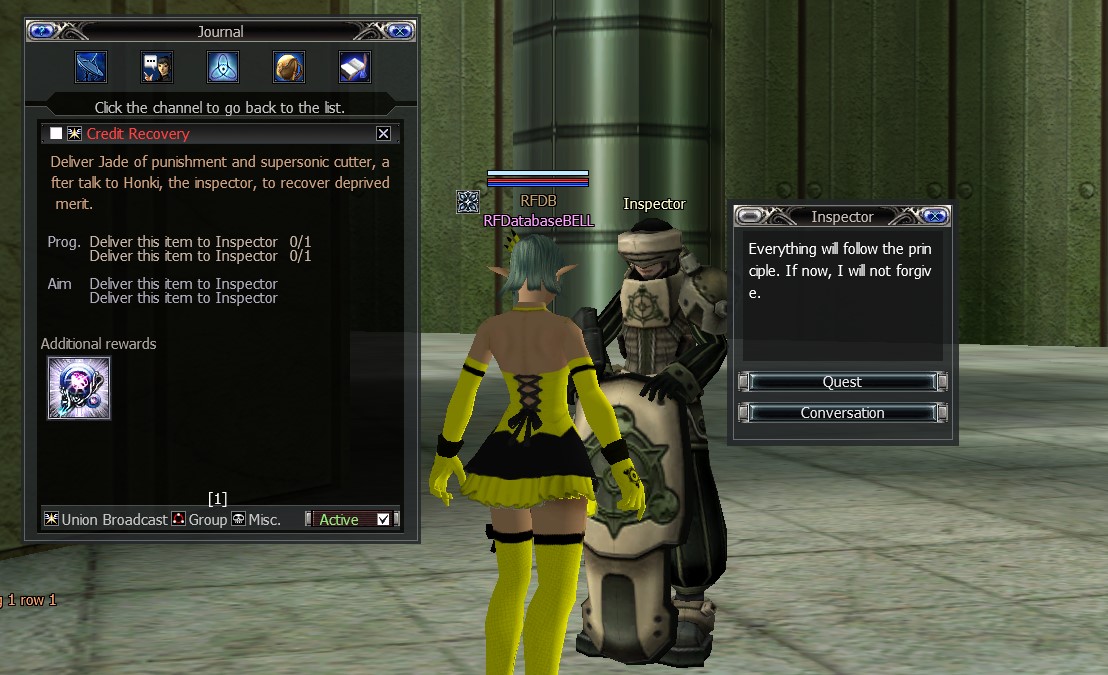
Task: Select the Group channel filter
Action: pyautogui.click(x=199, y=519)
